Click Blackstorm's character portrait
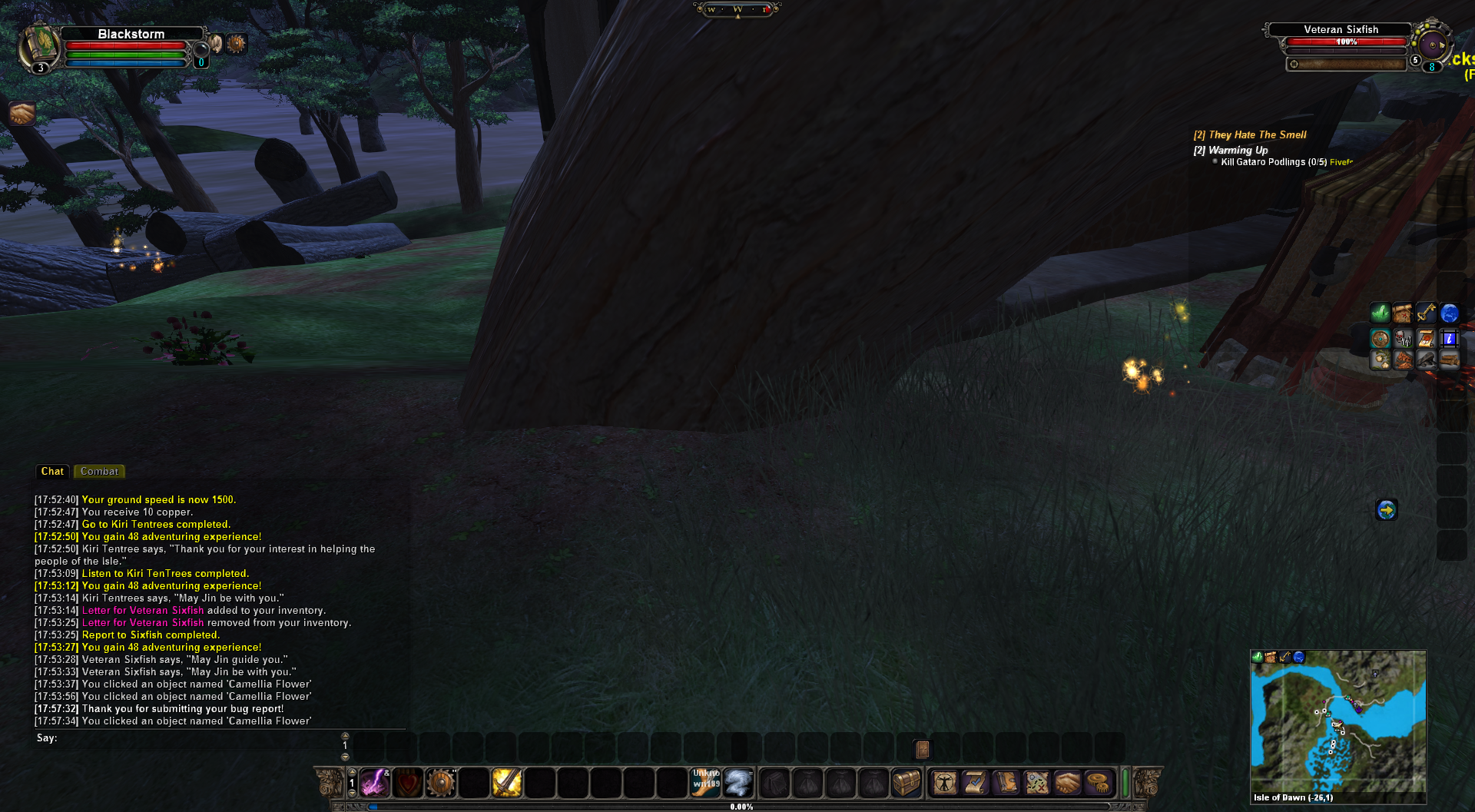Viewport: 1475px width, 812px height. (40, 45)
